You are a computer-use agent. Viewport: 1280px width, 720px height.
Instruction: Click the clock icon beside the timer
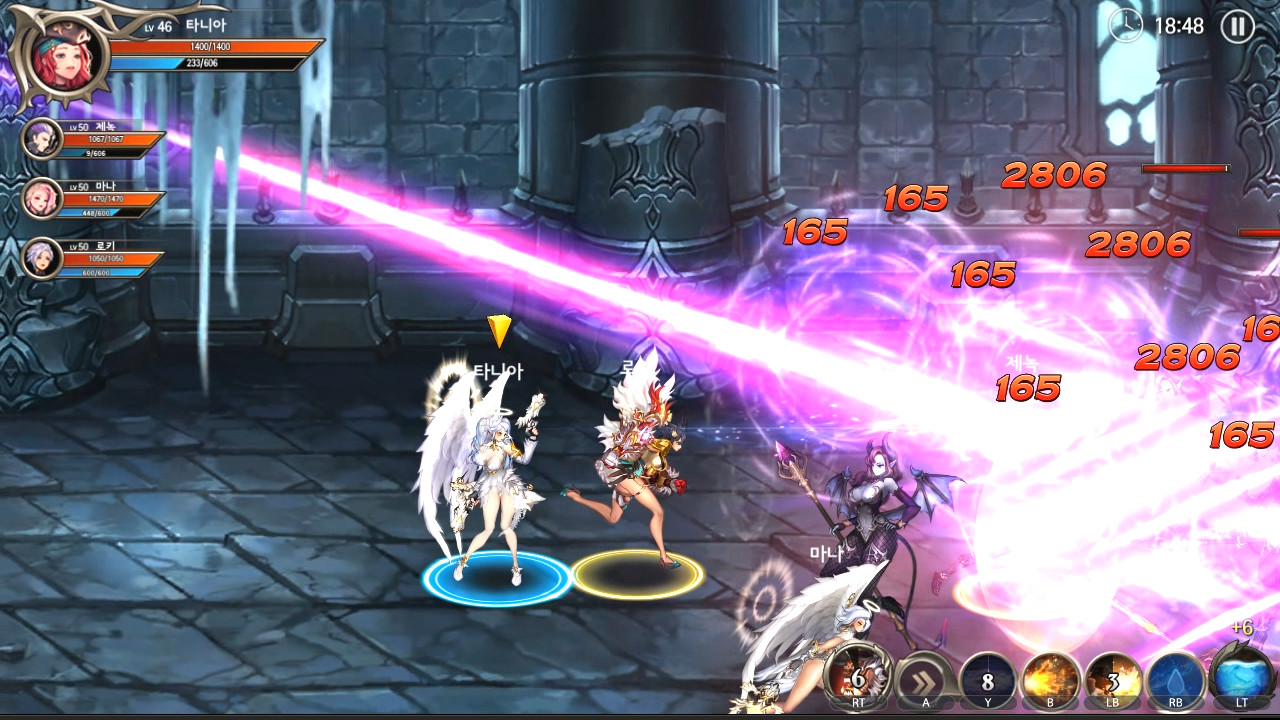click(1124, 27)
